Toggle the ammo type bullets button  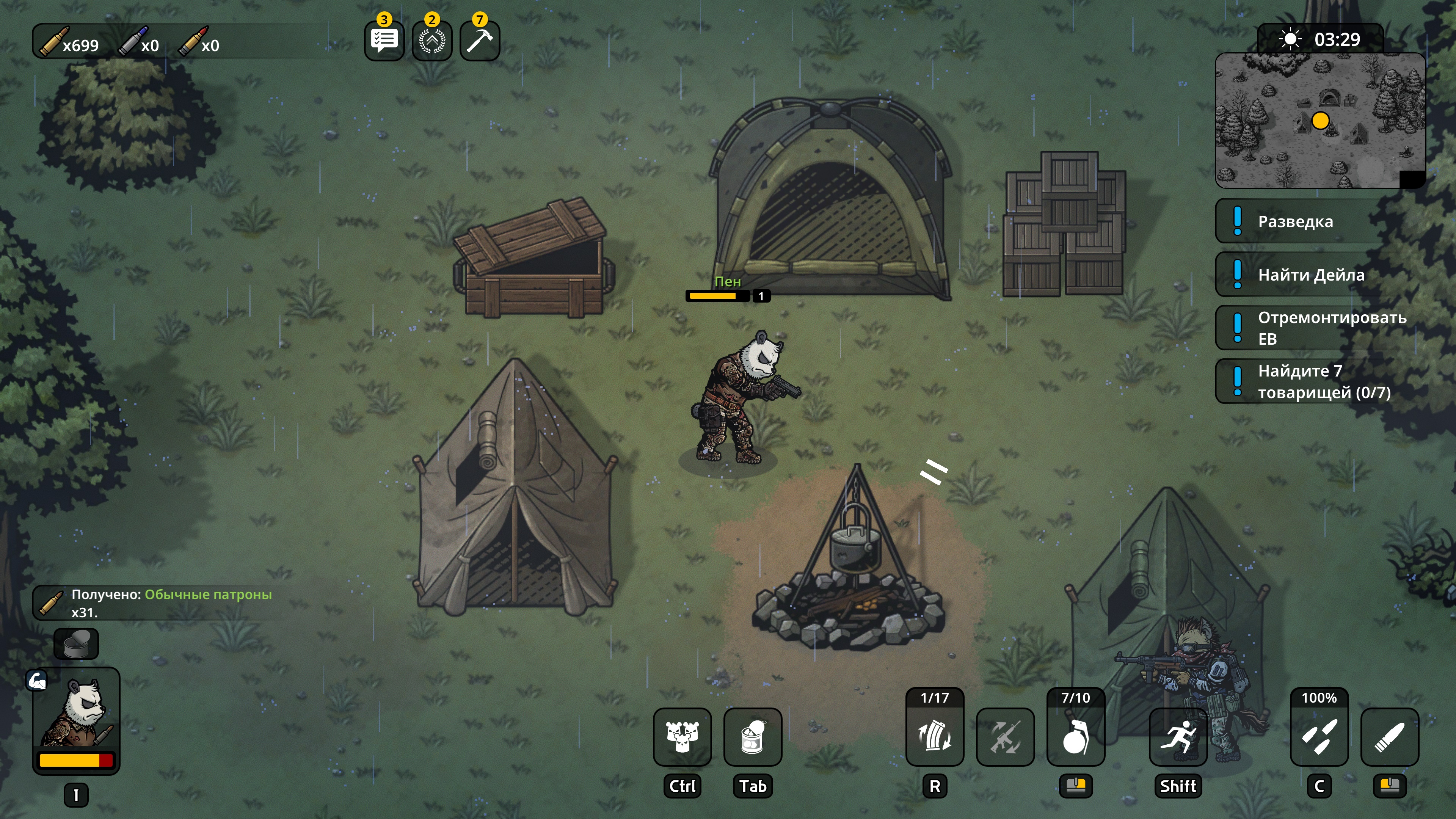pos(1319,736)
